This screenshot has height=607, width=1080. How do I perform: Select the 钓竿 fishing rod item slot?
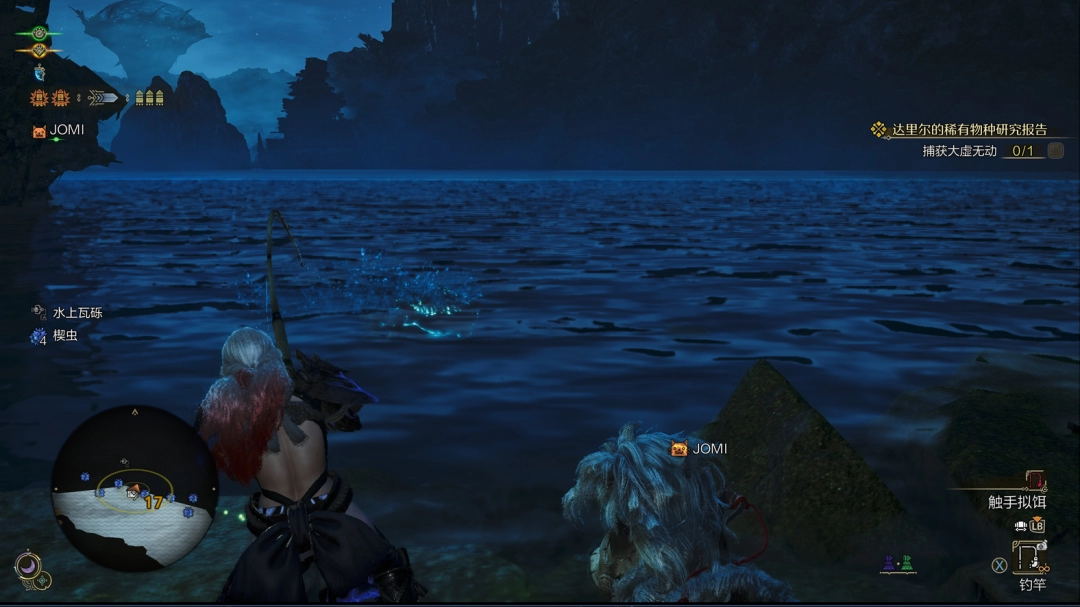(1030, 560)
